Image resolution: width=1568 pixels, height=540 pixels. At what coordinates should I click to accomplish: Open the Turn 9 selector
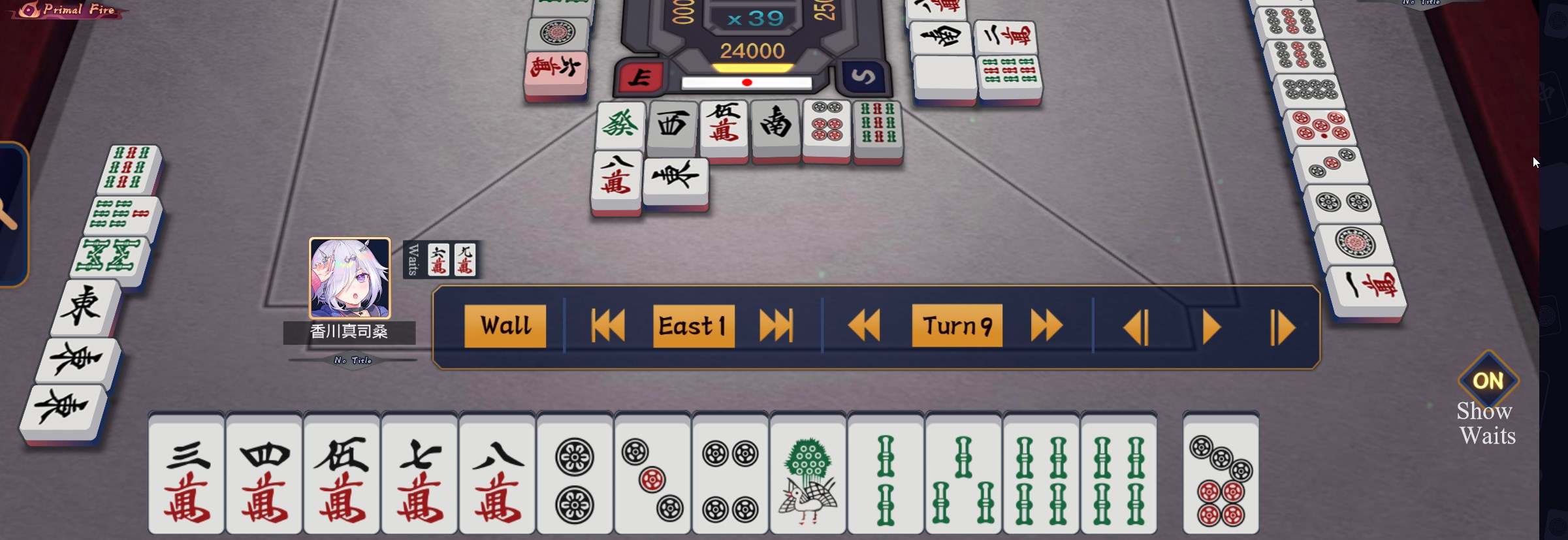(957, 326)
